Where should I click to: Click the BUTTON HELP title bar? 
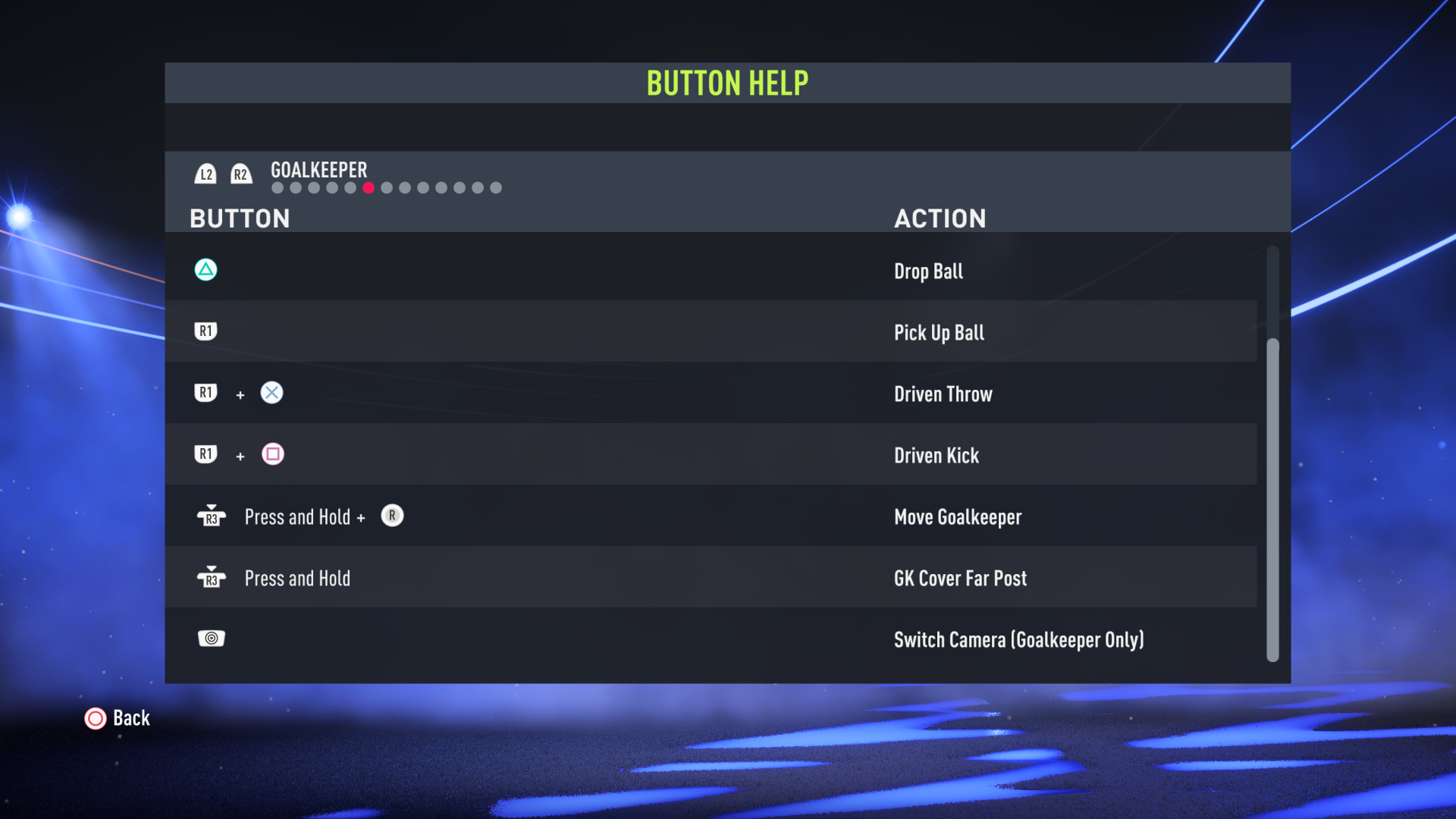726,83
